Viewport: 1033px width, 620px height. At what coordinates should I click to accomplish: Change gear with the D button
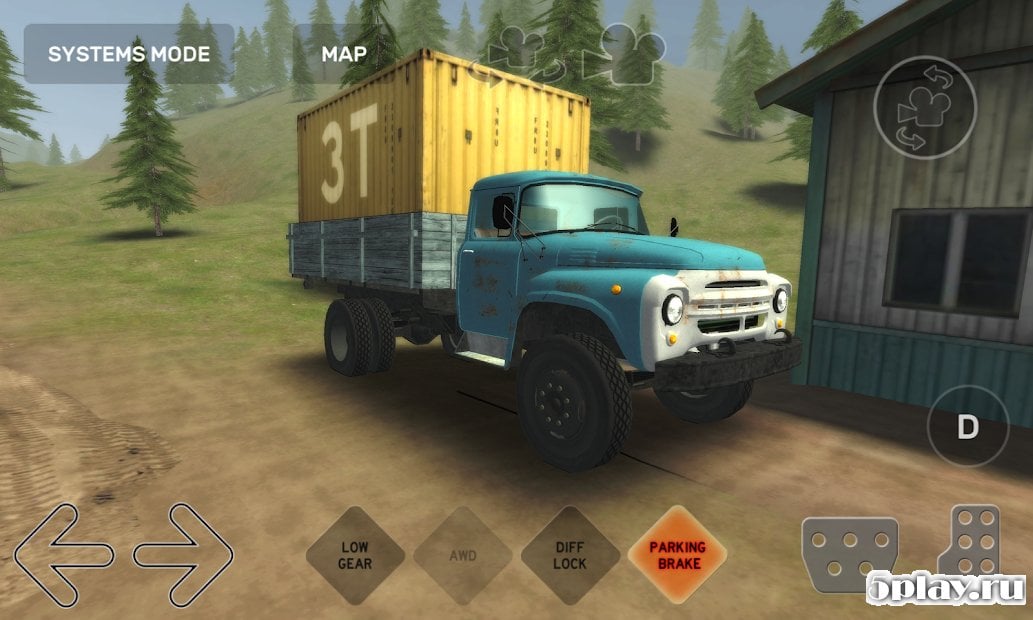pos(967,428)
